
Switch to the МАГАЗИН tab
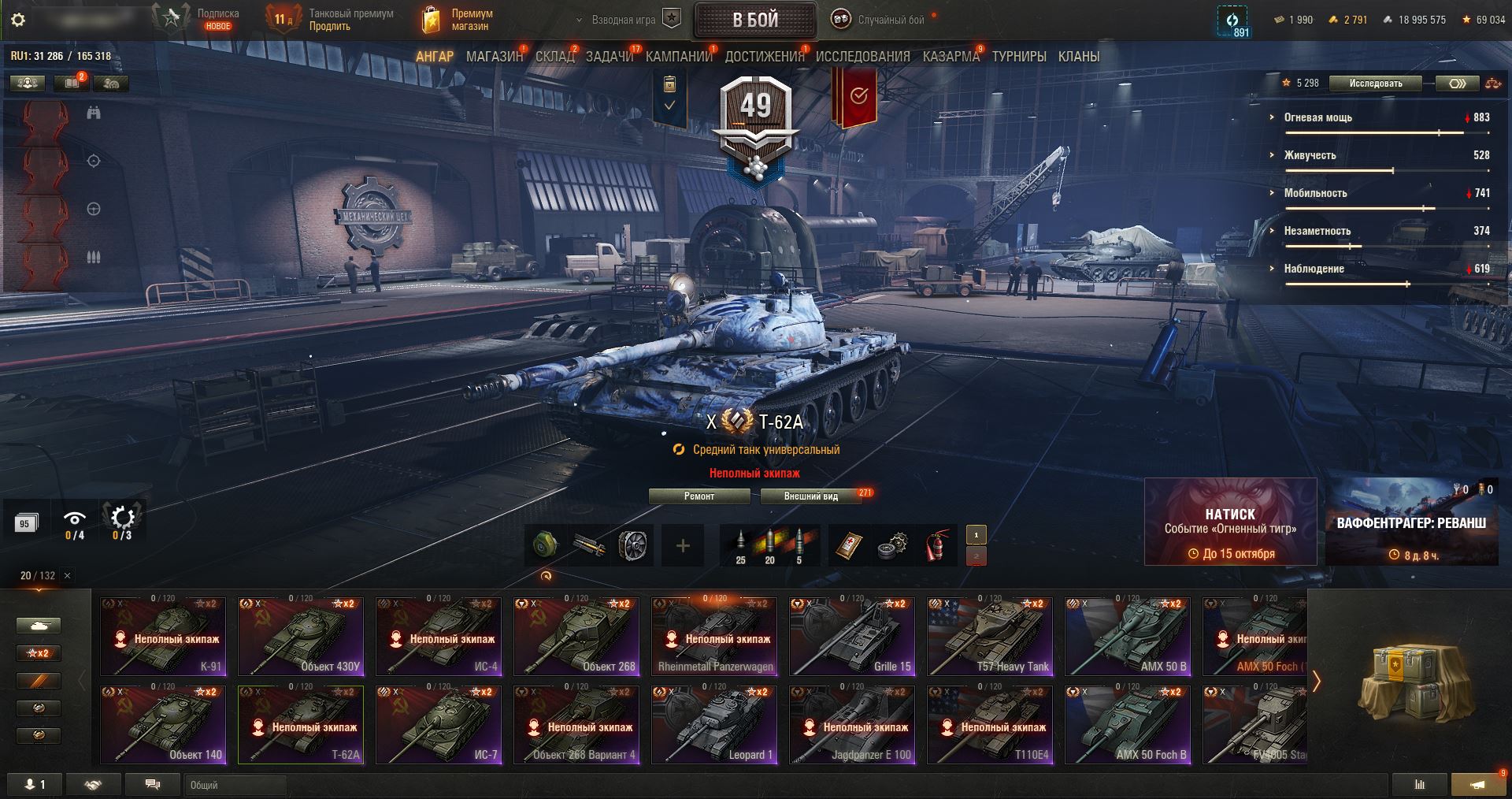coord(494,57)
